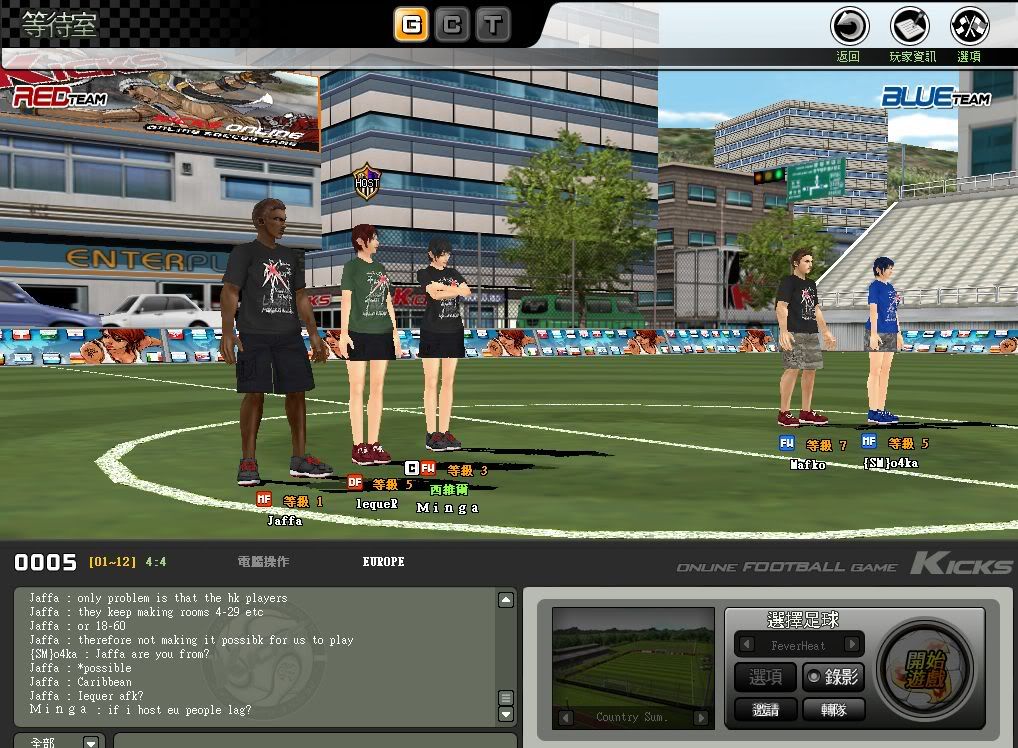Select the grey T tab
1018x748 pixels.
click(x=493, y=24)
